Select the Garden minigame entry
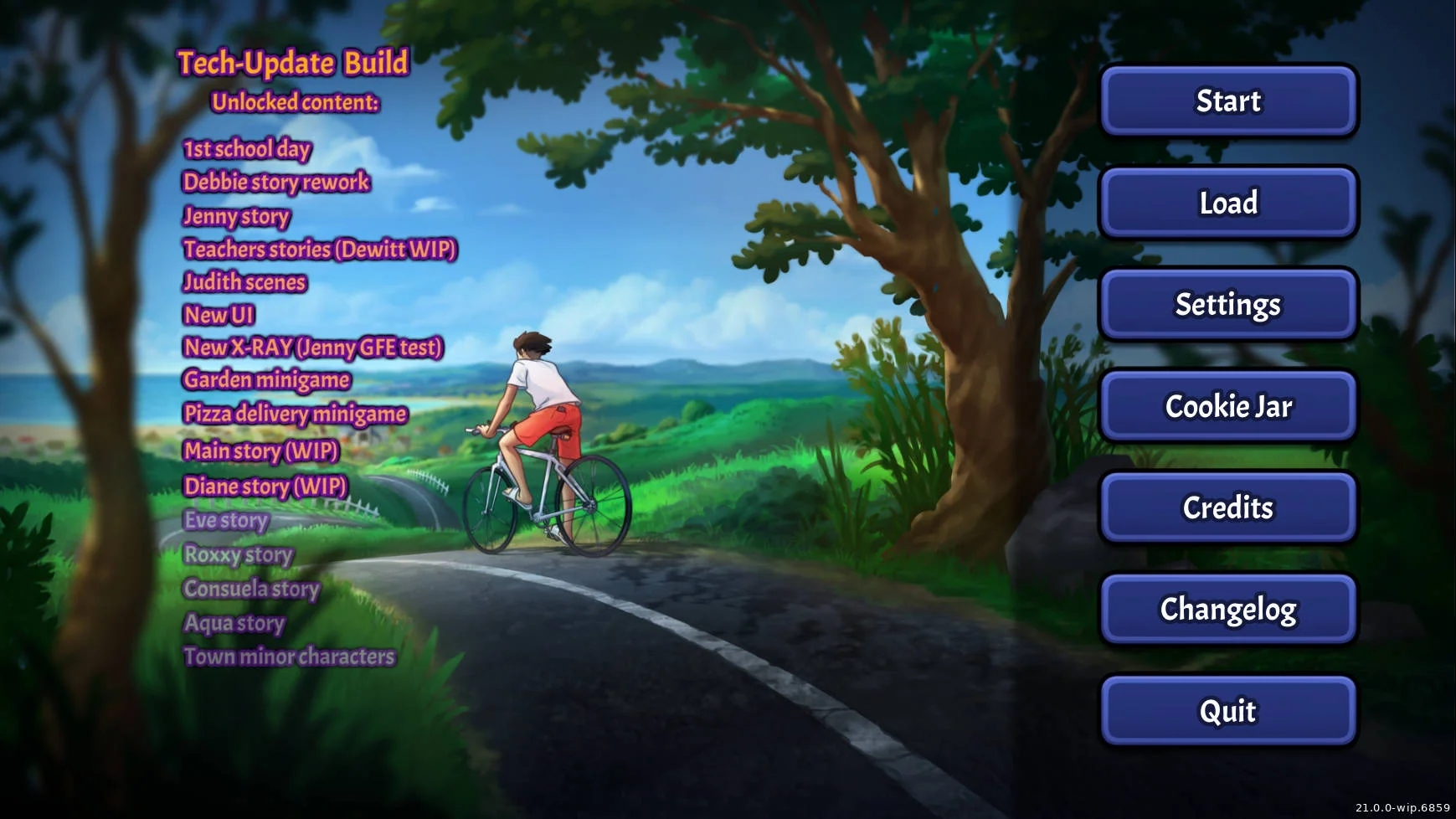 click(x=266, y=380)
